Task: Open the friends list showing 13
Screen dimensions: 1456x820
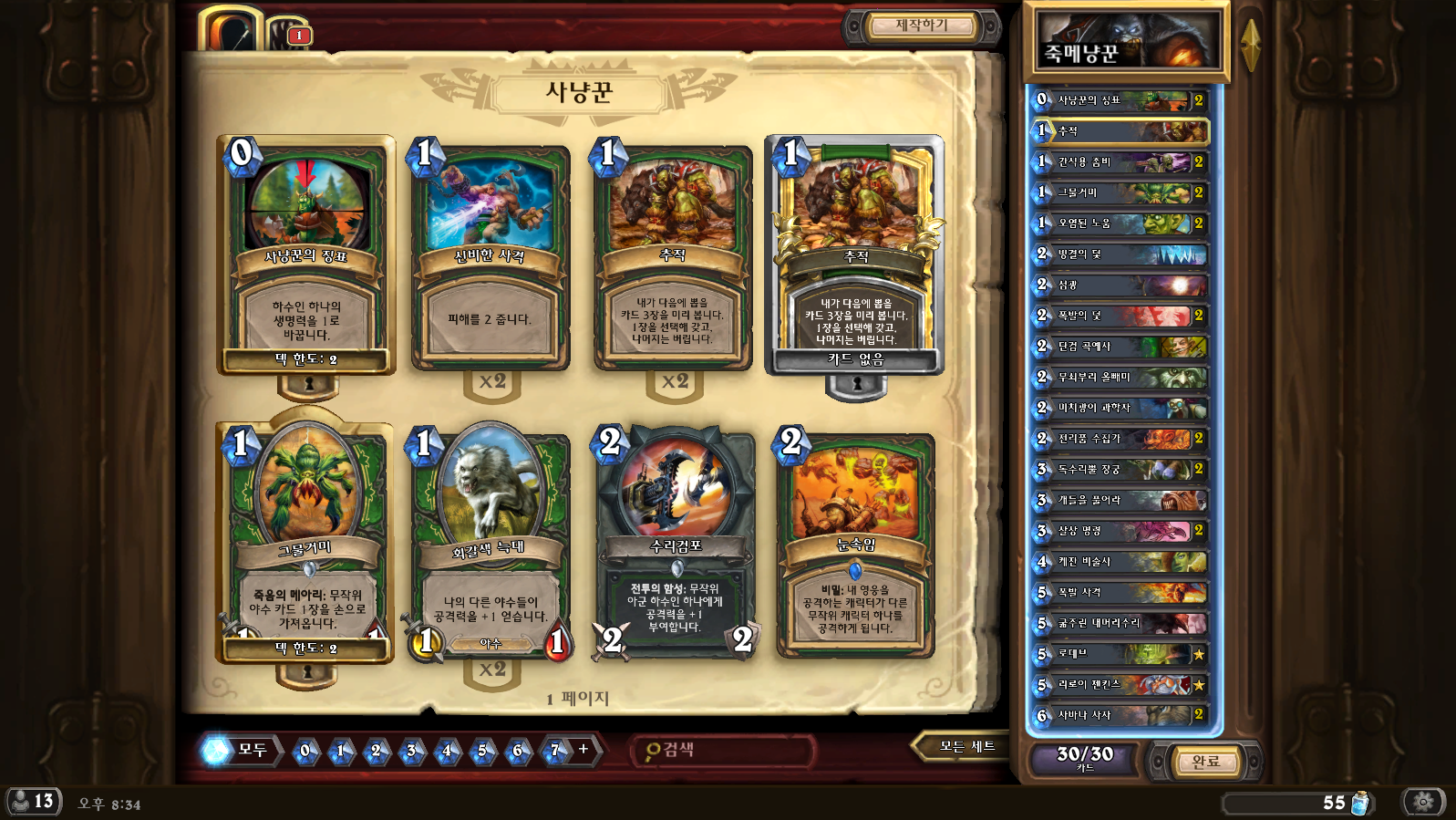Action: [34, 802]
